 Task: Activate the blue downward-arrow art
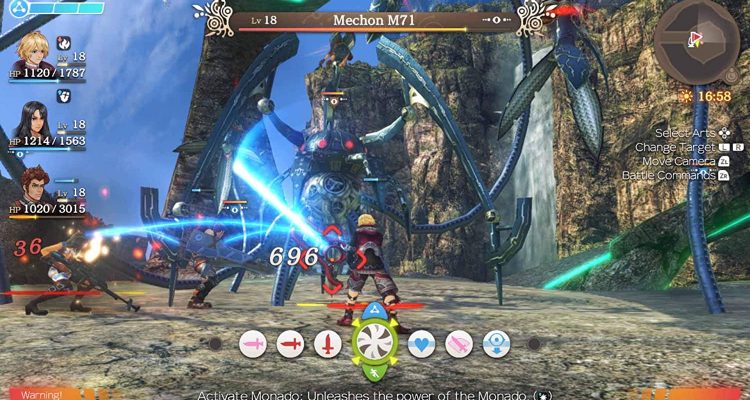point(495,344)
